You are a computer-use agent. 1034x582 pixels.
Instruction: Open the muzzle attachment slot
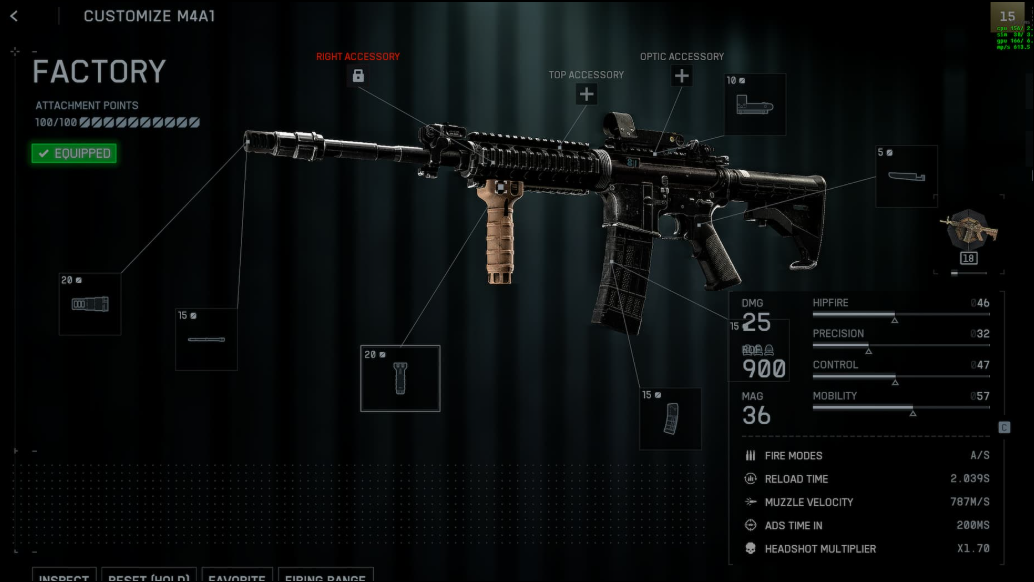90,304
